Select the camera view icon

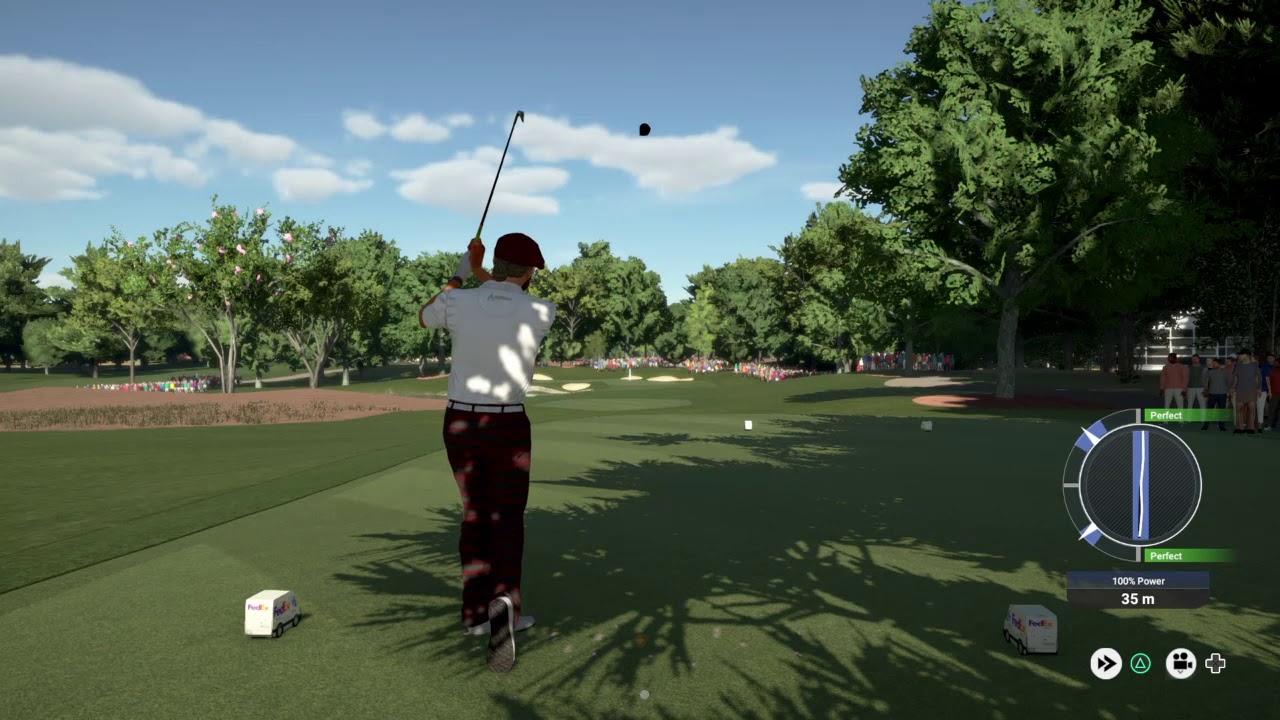(x=1181, y=663)
